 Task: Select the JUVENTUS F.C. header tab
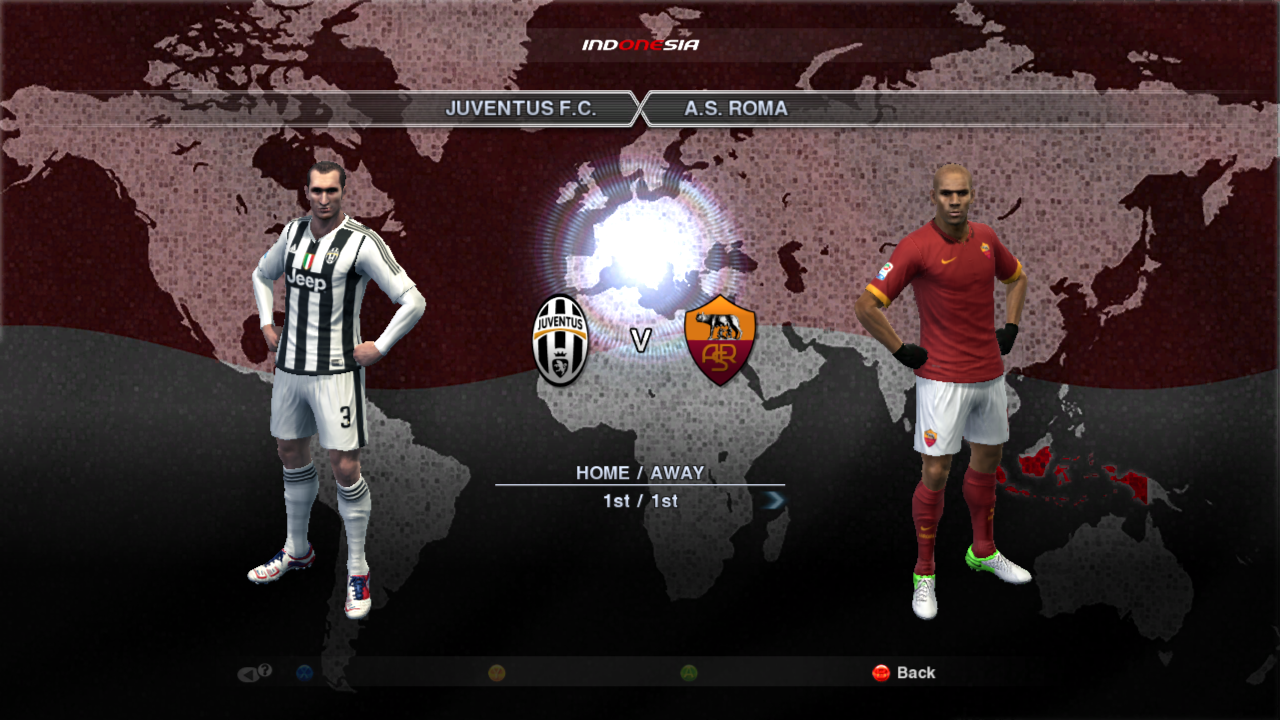(522, 109)
